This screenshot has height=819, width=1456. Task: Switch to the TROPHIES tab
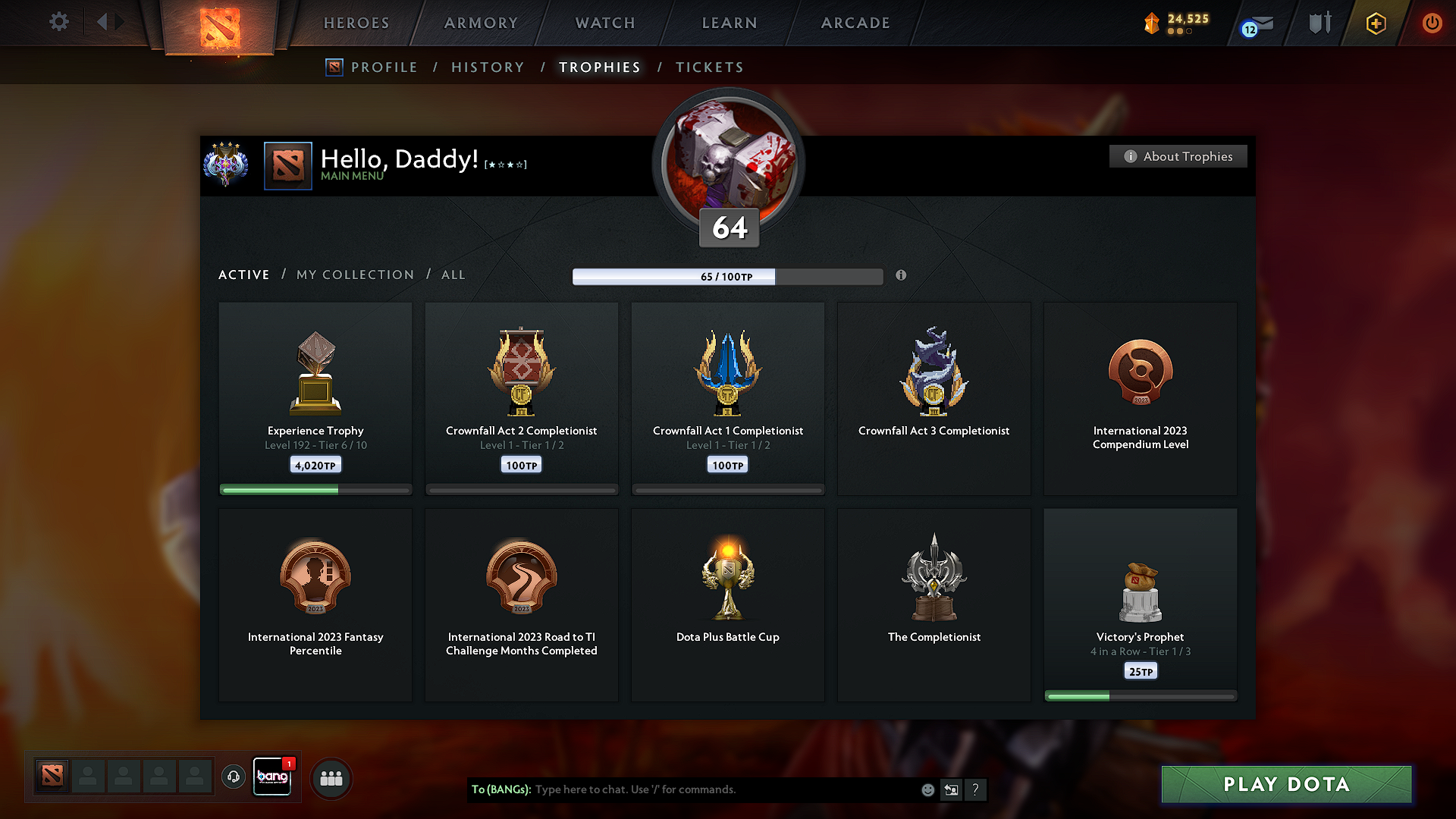(x=599, y=67)
